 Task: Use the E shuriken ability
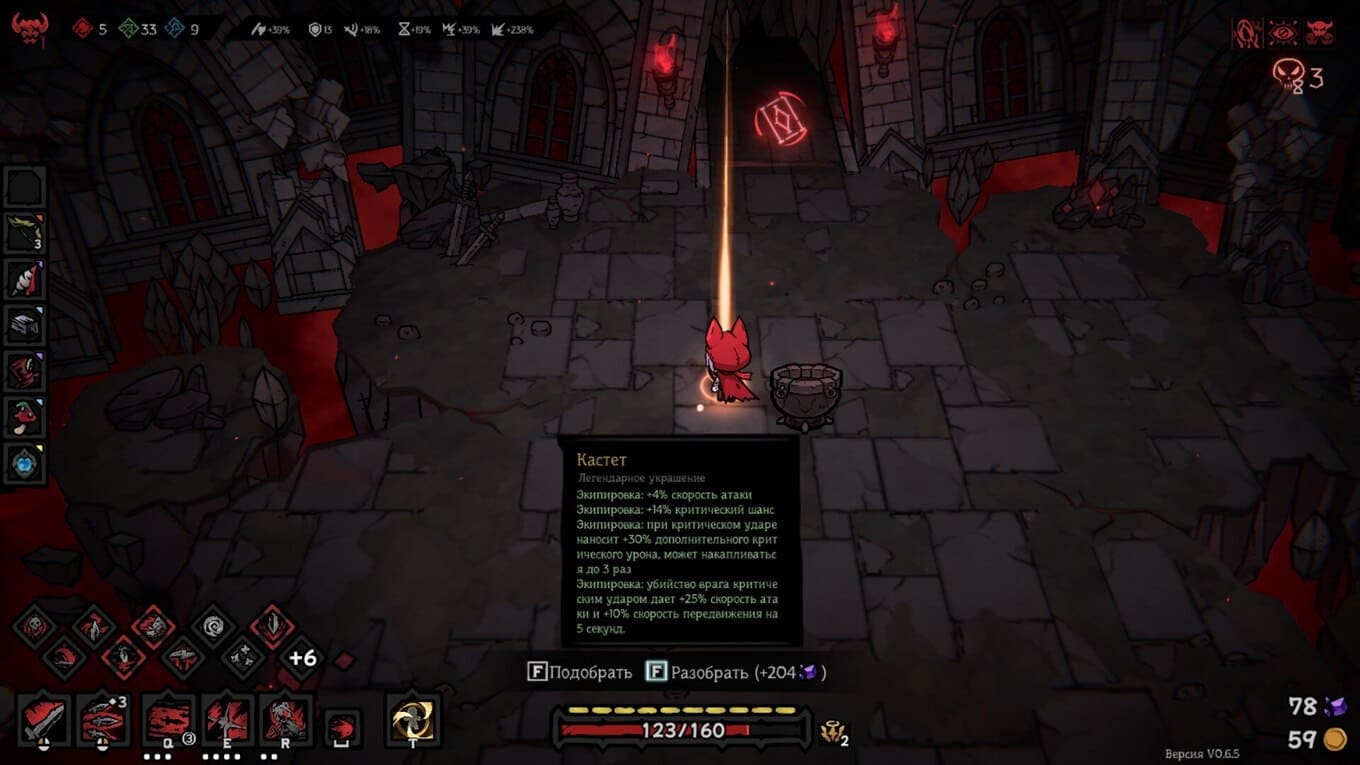(x=227, y=720)
